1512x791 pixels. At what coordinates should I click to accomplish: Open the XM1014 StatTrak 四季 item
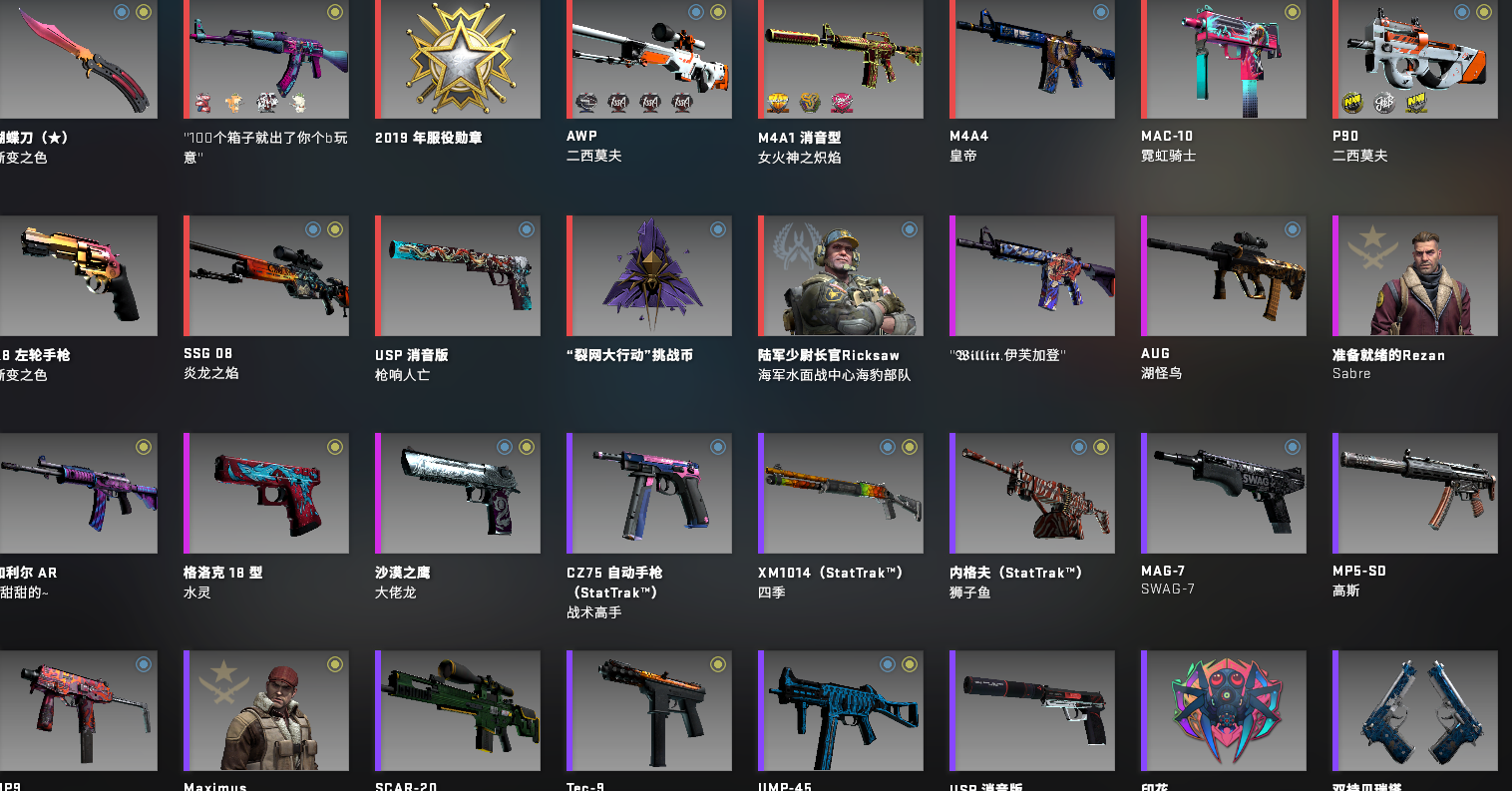point(841,493)
